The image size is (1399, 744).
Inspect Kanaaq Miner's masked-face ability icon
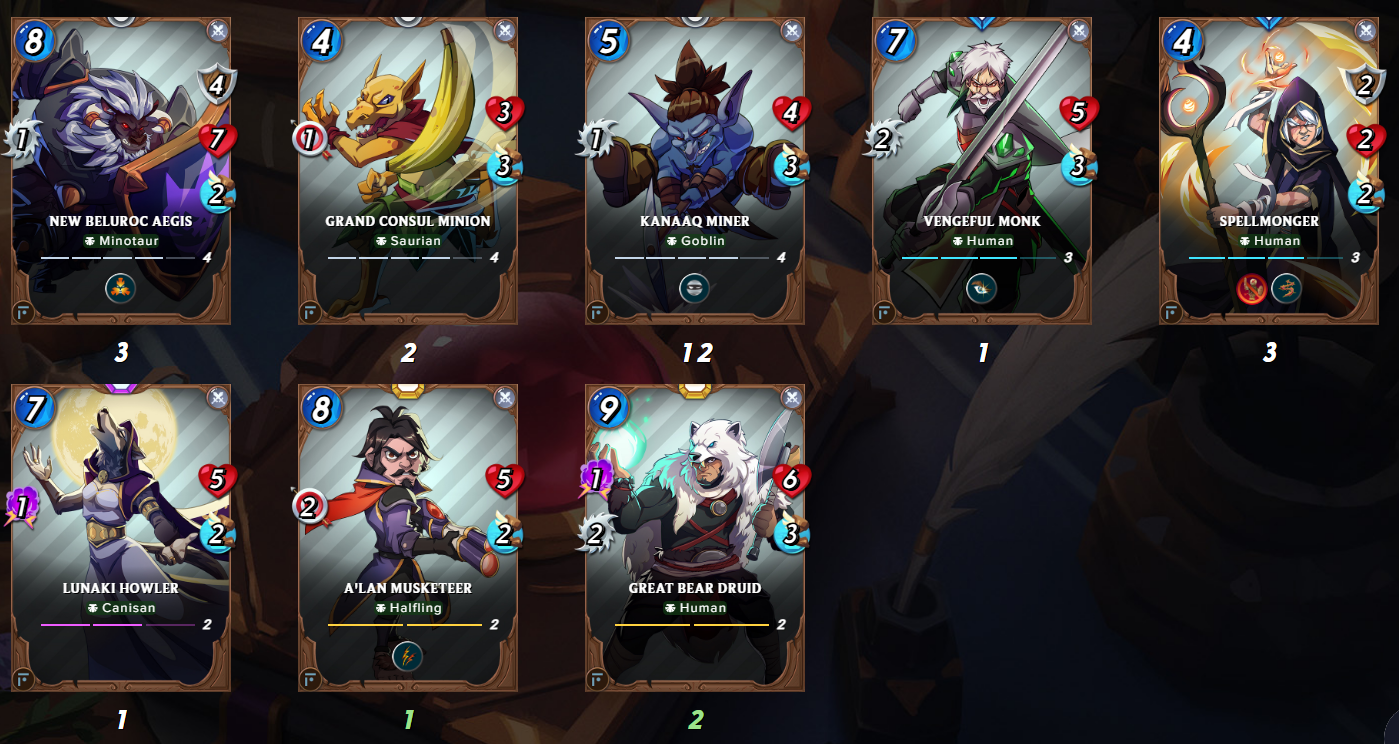(x=694, y=289)
